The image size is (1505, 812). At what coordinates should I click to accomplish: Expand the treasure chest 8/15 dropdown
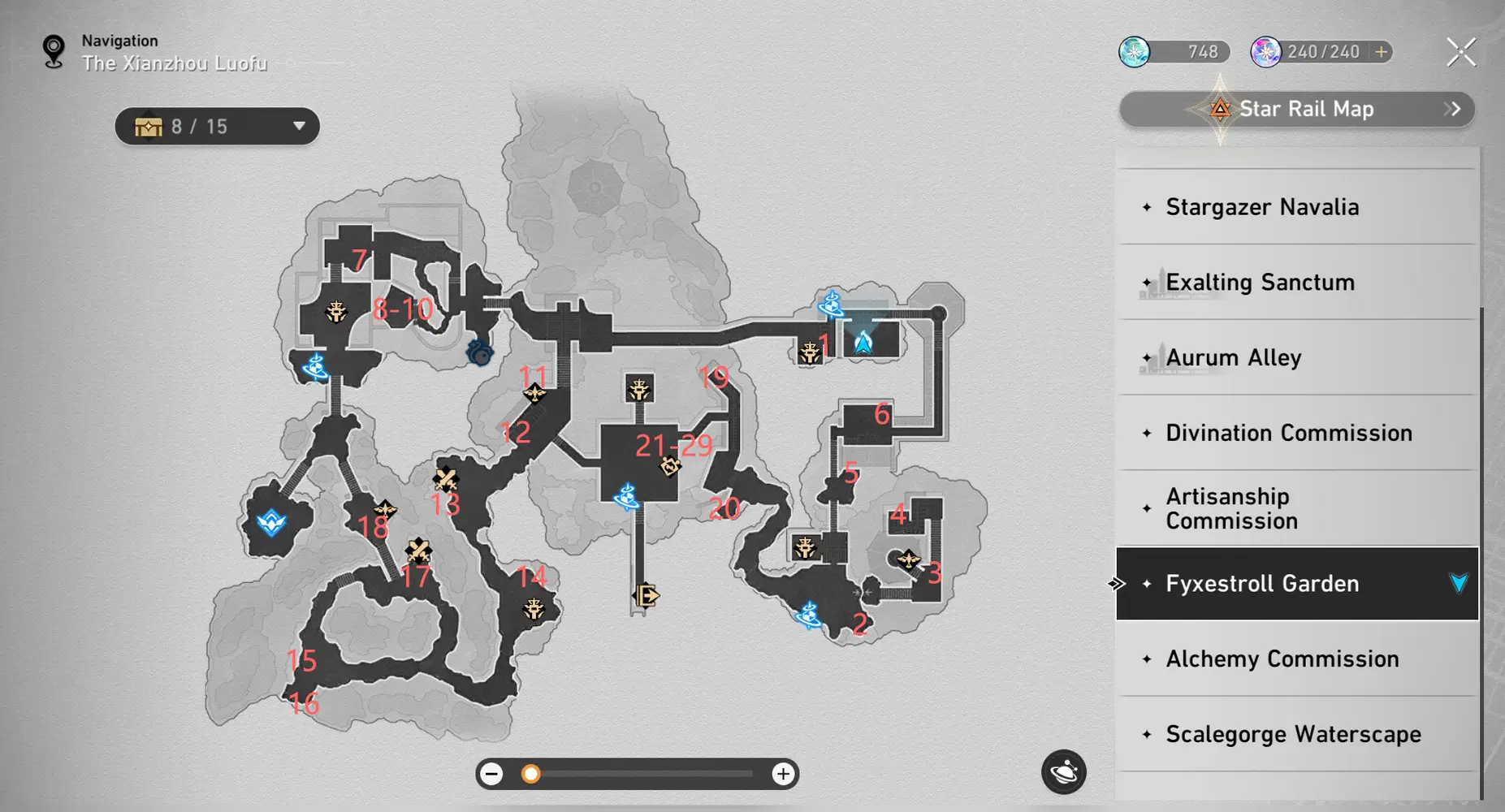[299, 126]
